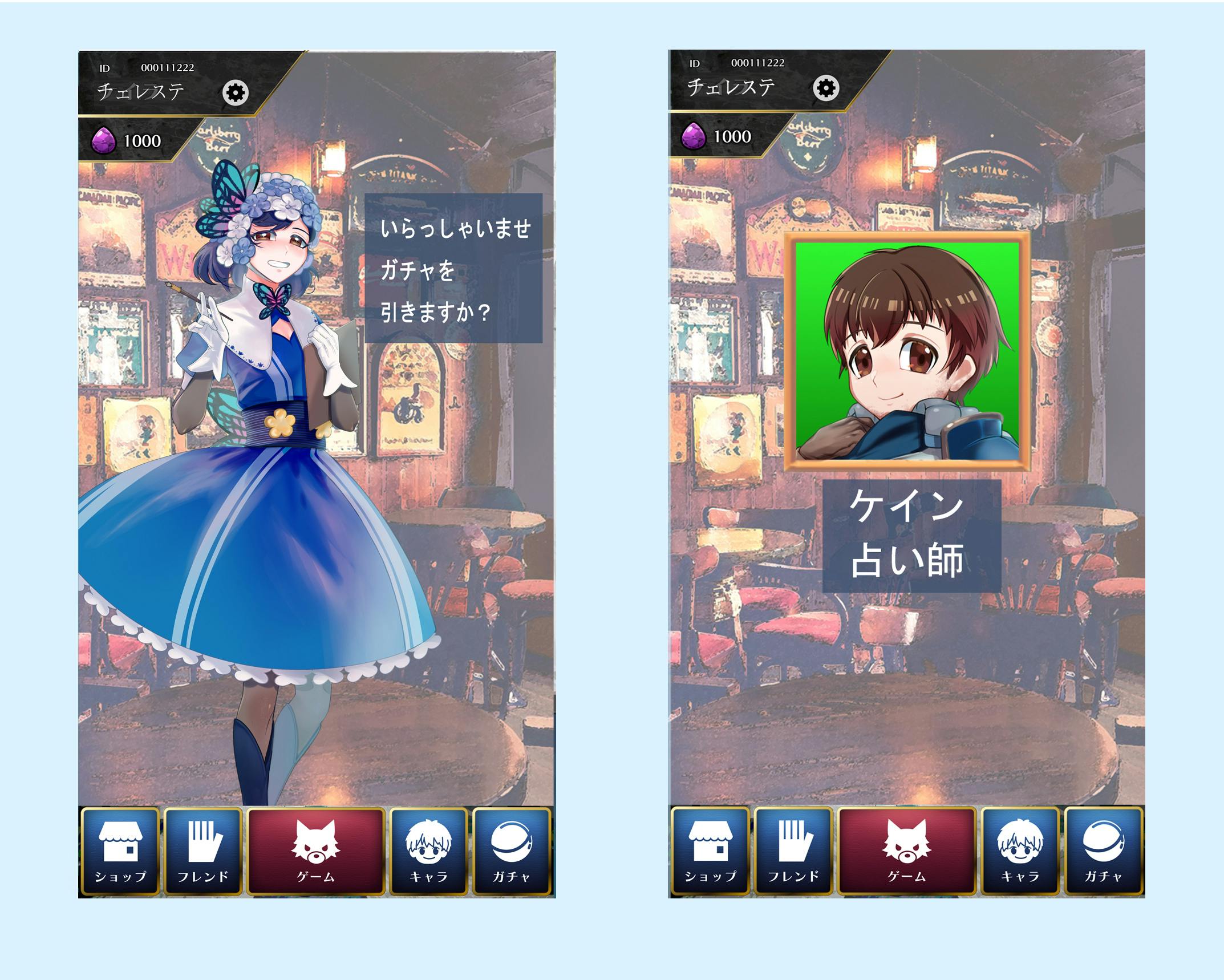Select red ゲーム button on ケイン portrait screen

coord(907,851)
